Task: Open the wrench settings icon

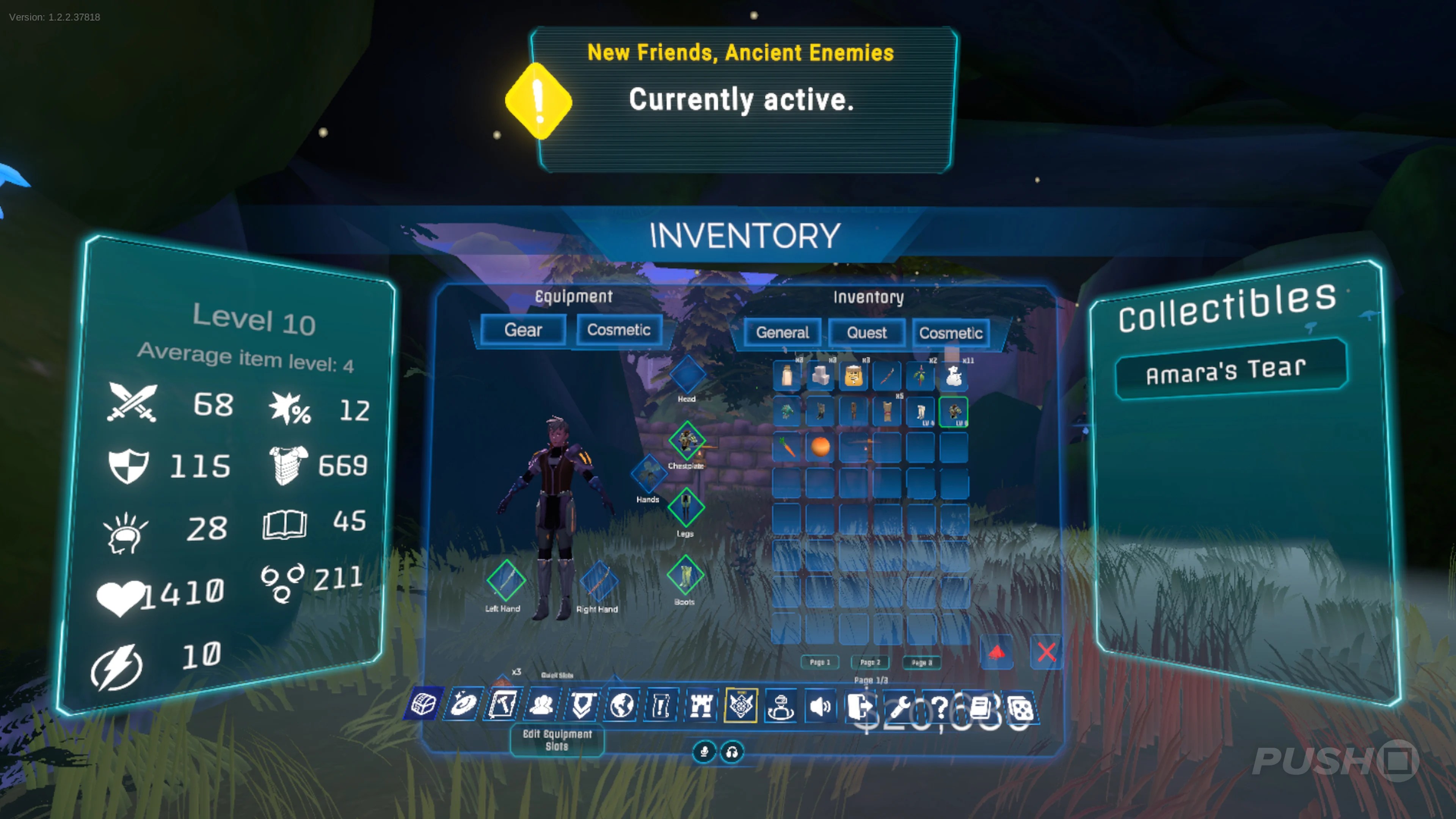Action: coord(901,706)
